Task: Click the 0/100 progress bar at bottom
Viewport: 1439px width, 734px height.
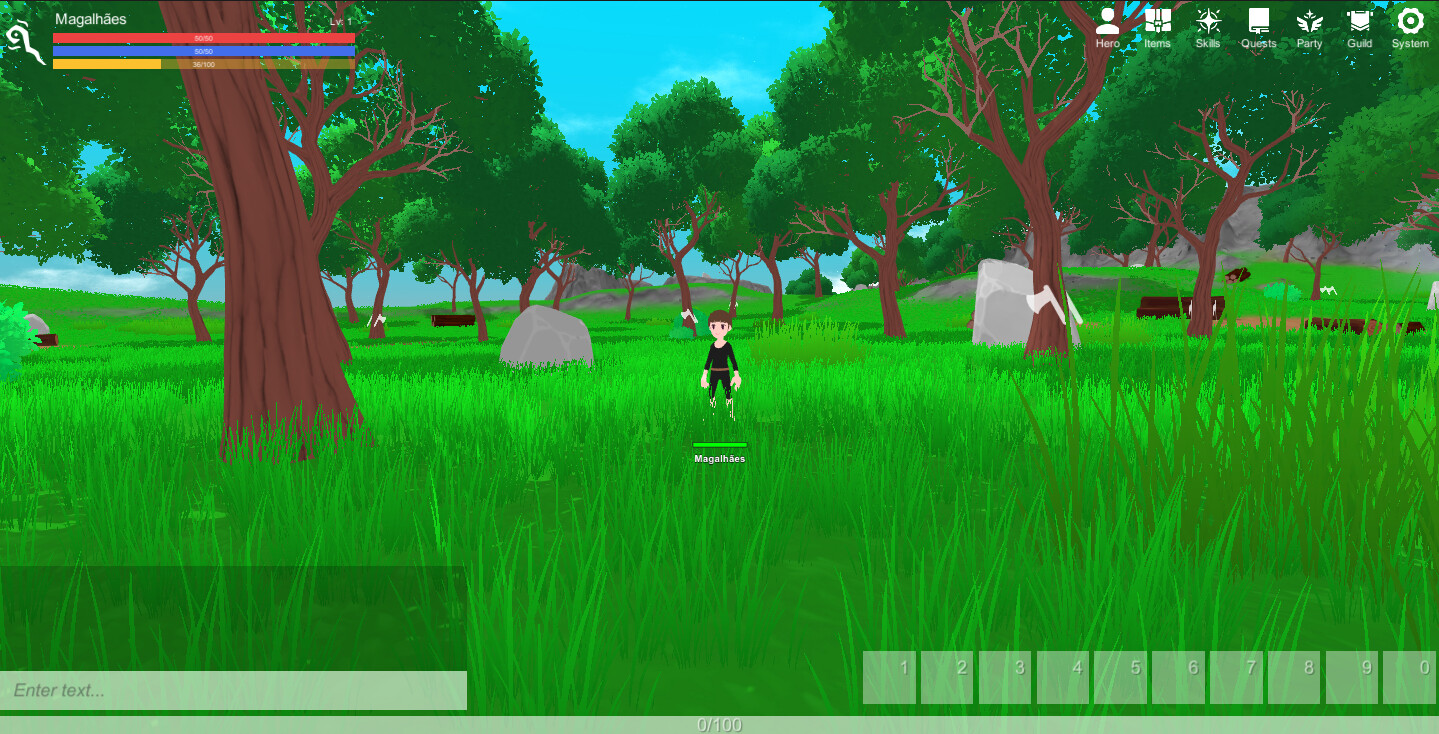Action: pos(719,726)
